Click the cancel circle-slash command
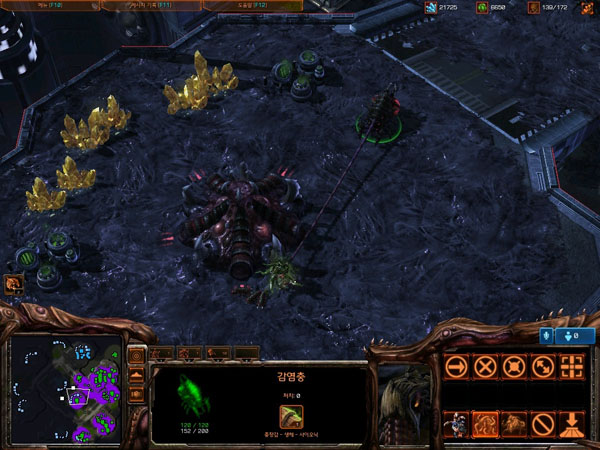This screenshot has height=450, width=600. [543, 424]
